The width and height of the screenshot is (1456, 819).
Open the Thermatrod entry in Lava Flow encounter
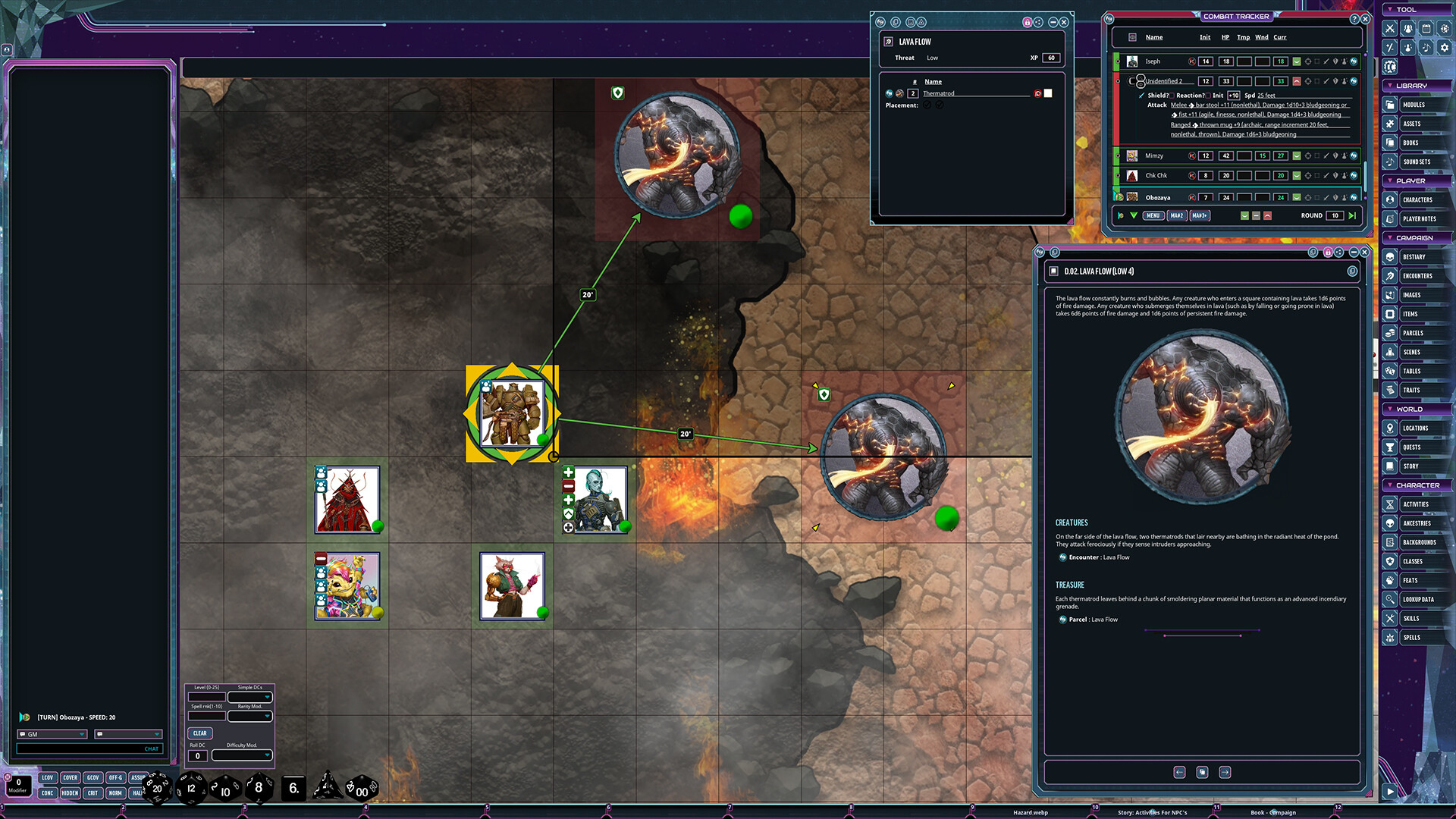(x=939, y=94)
